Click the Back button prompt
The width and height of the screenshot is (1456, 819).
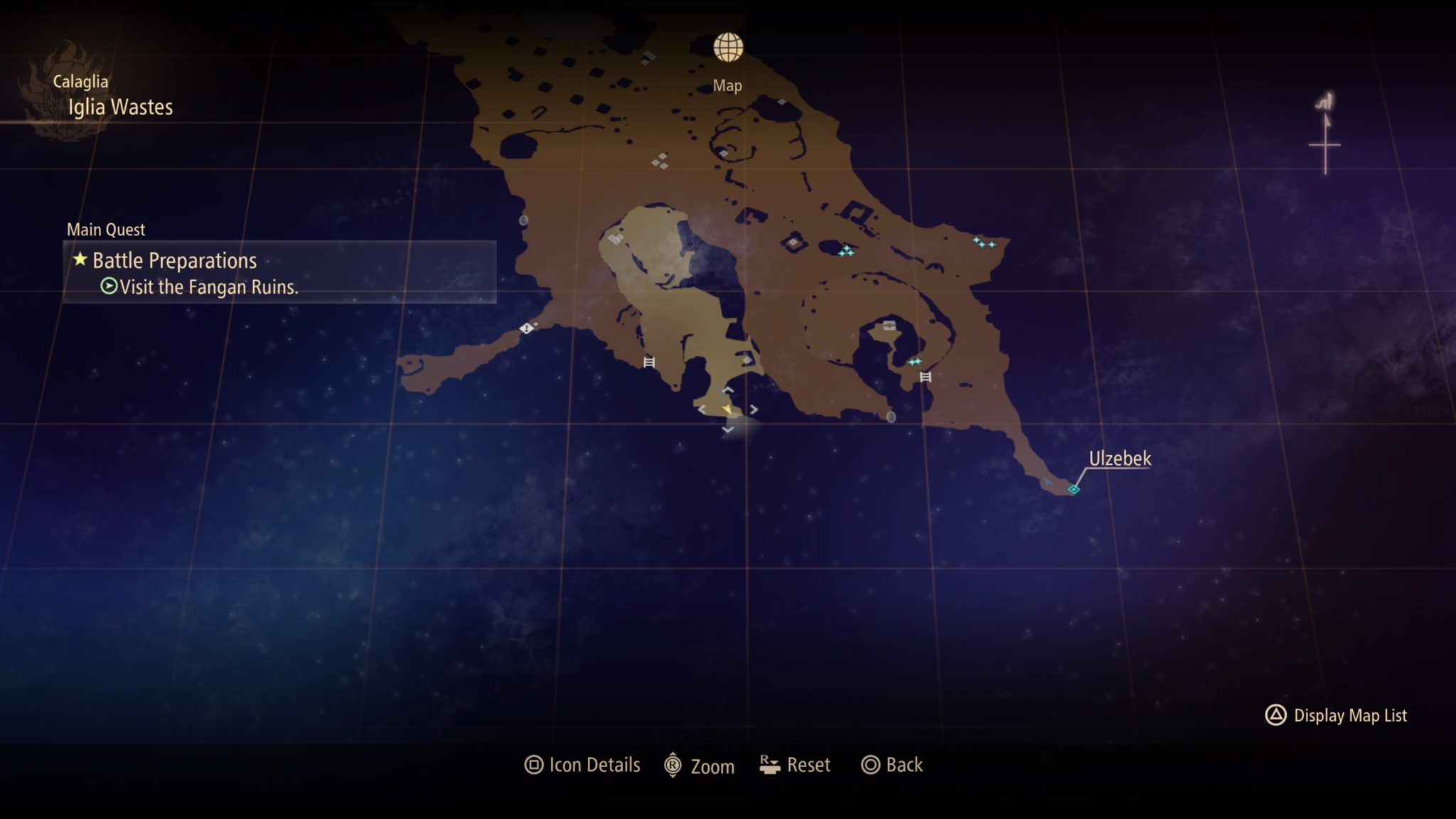click(891, 765)
